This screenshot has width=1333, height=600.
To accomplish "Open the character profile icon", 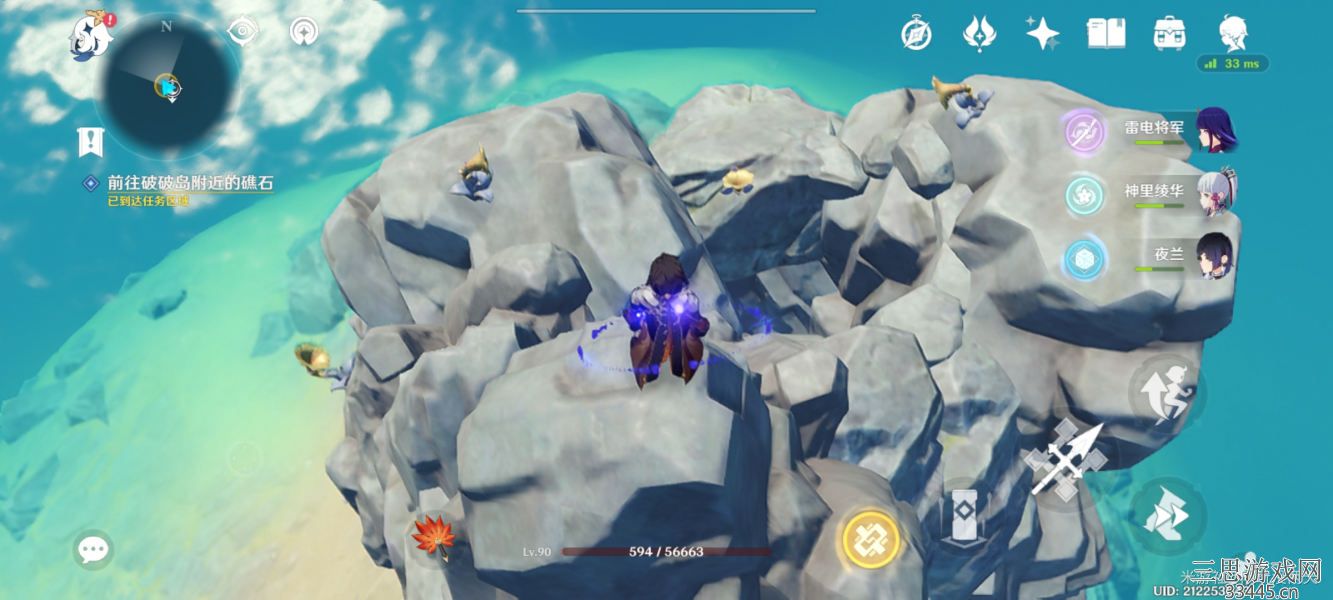I will pos(1233,32).
